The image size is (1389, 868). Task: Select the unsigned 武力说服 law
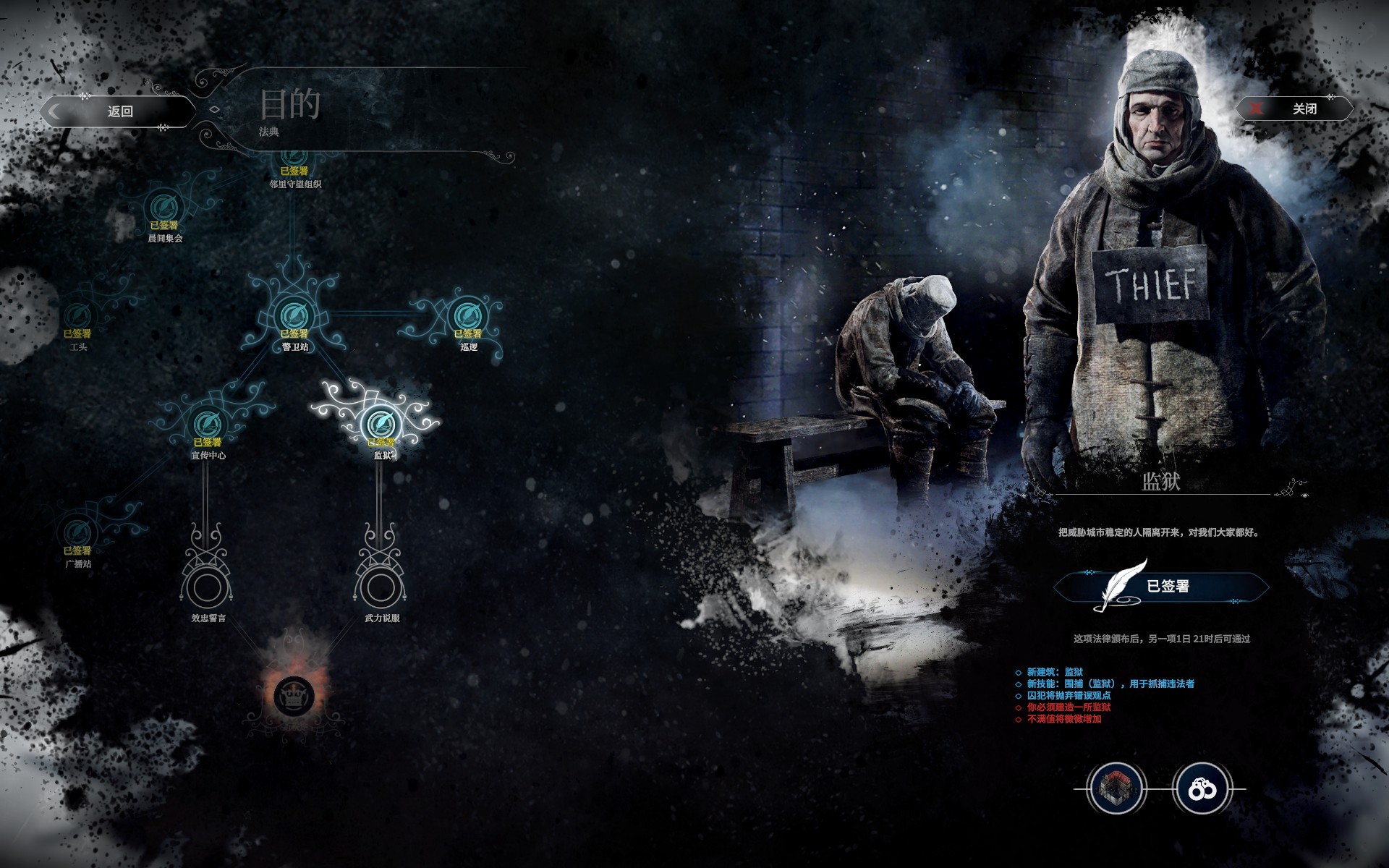(x=380, y=587)
